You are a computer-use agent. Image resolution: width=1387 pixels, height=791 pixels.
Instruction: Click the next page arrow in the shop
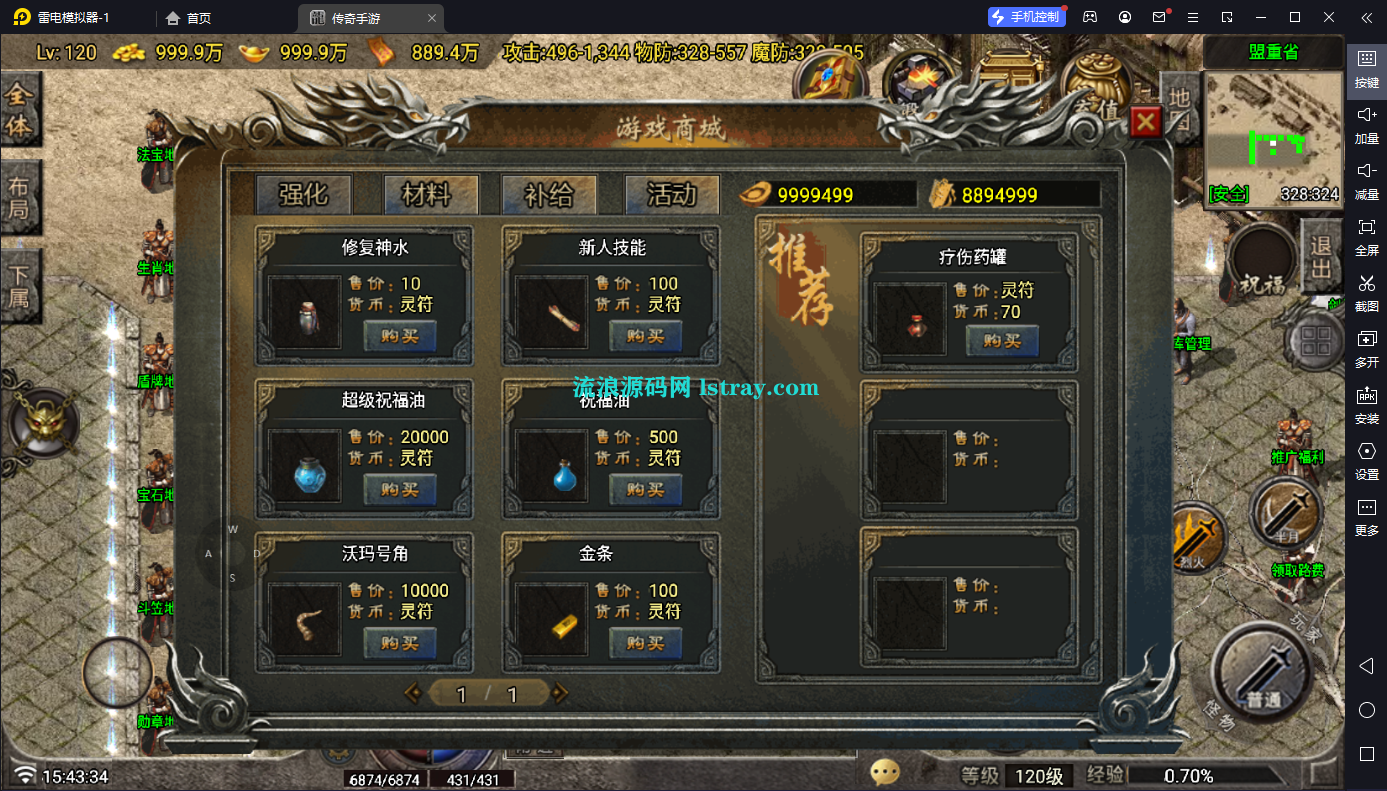561,692
